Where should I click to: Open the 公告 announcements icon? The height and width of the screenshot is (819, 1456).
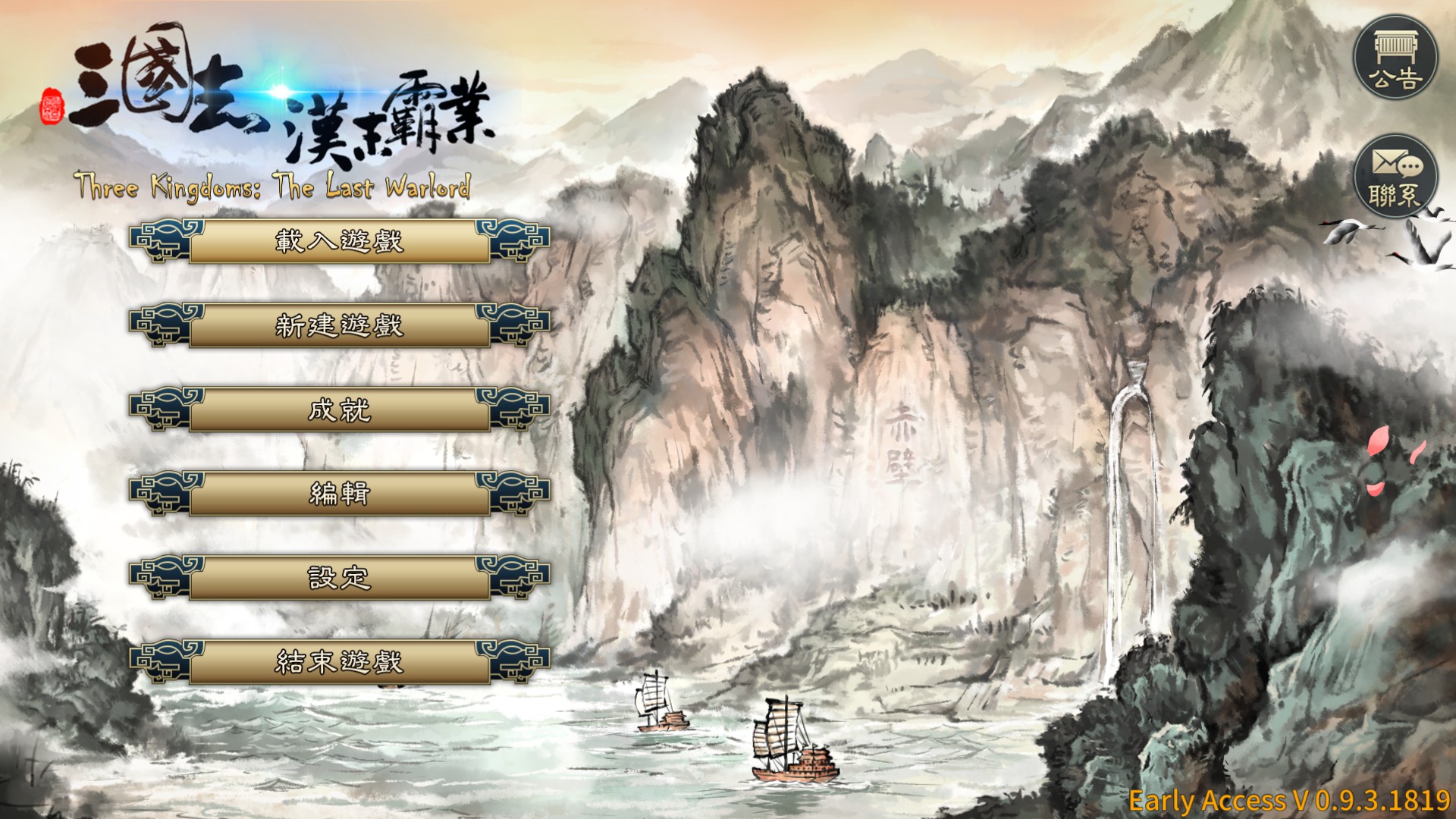tap(1396, 58)
